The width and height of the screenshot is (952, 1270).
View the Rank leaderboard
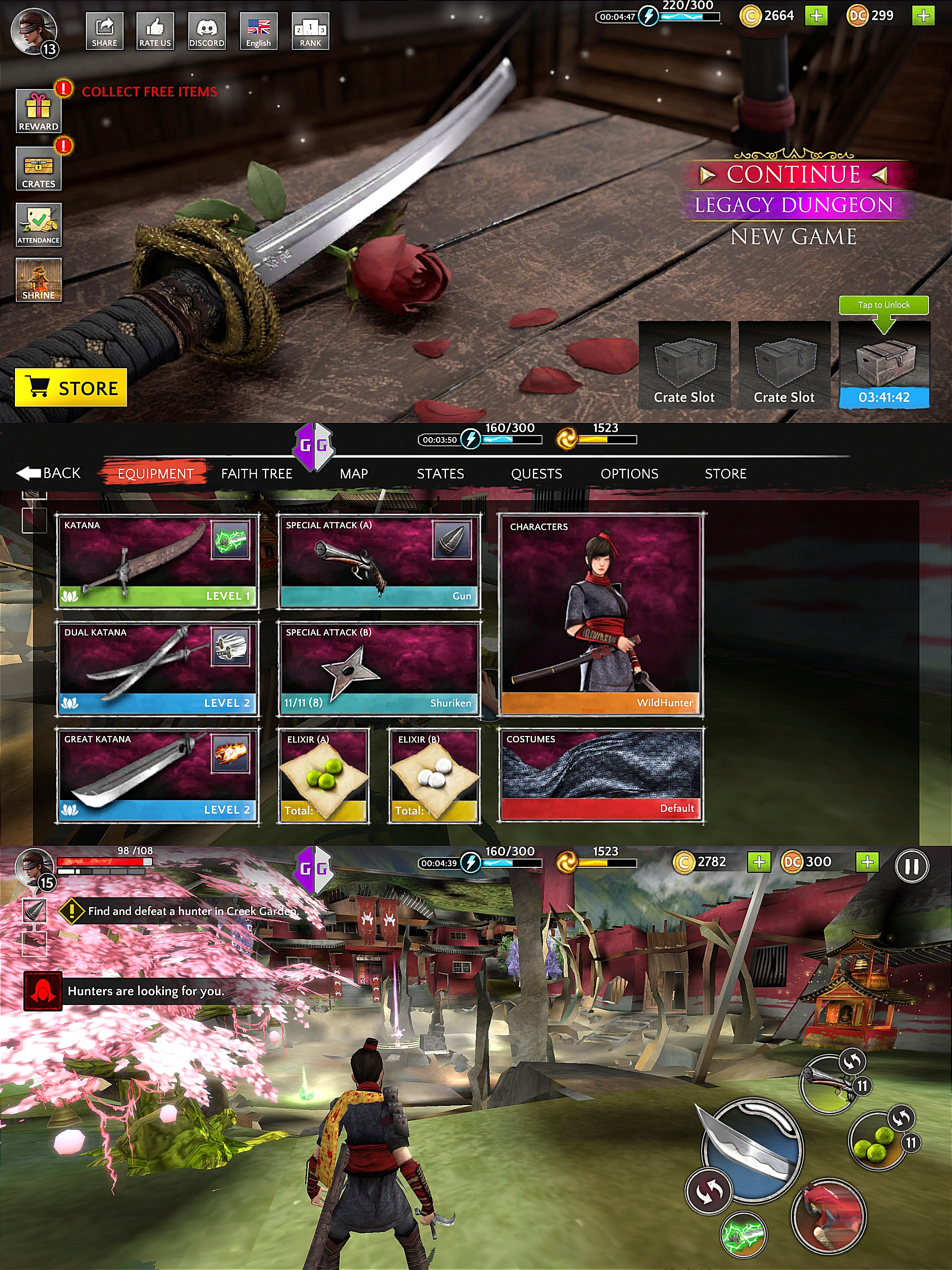[x=310, y=31]
